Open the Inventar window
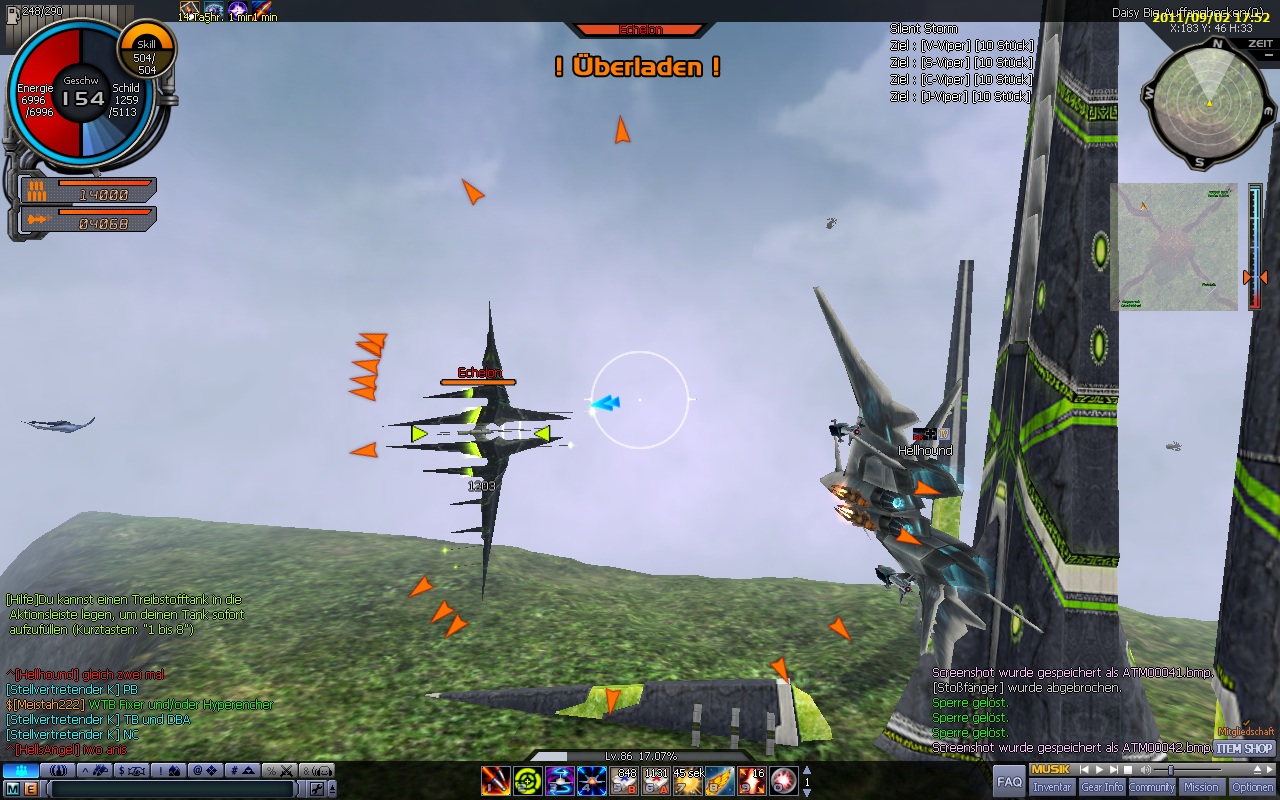Screen dimensions: 1280x800 point(1052,787)
